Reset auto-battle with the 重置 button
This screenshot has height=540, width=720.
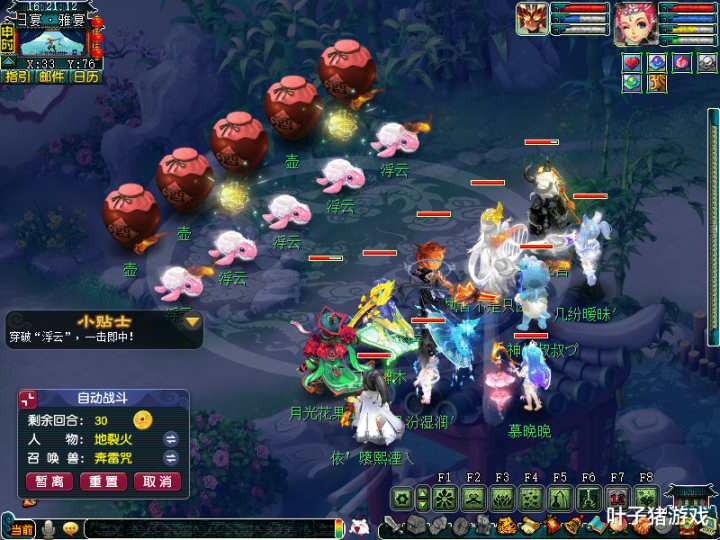103,481
